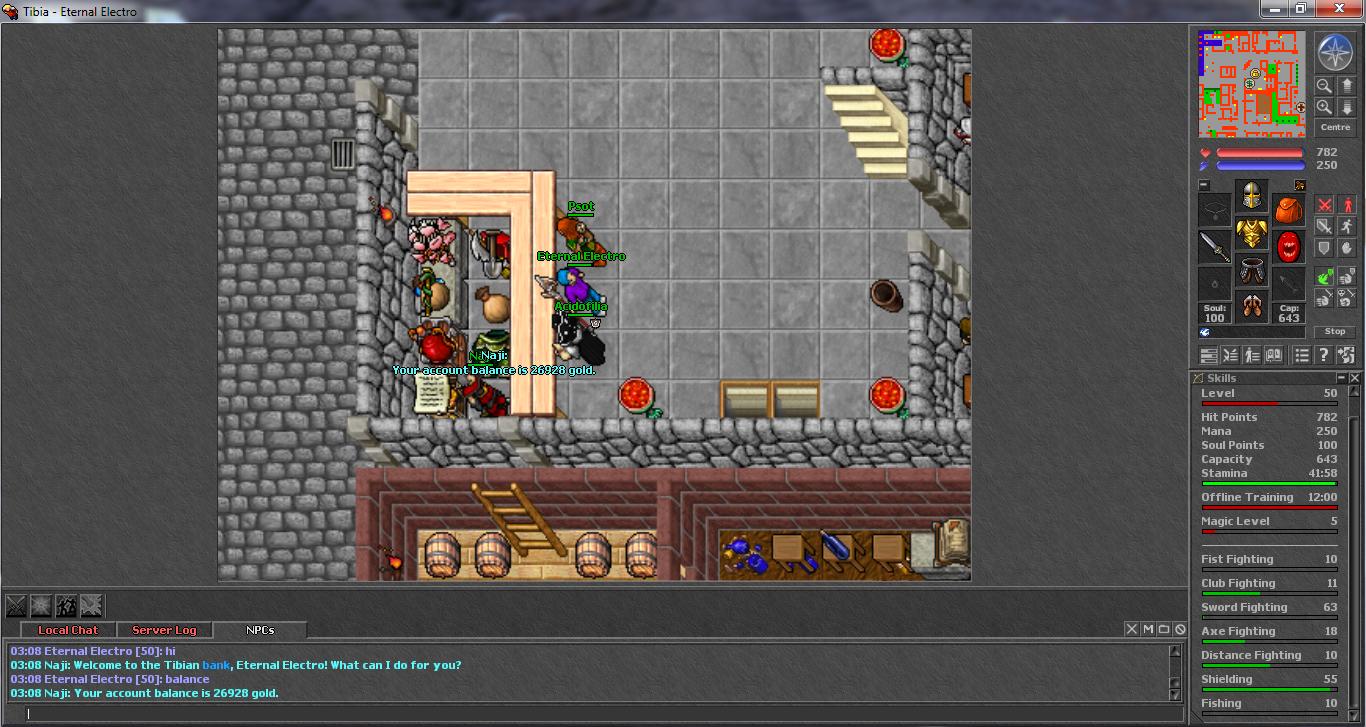Center the minimap with Centre button
Image resolution: width=1366 pixels, height=727 pixels.
coord(1335,127)
